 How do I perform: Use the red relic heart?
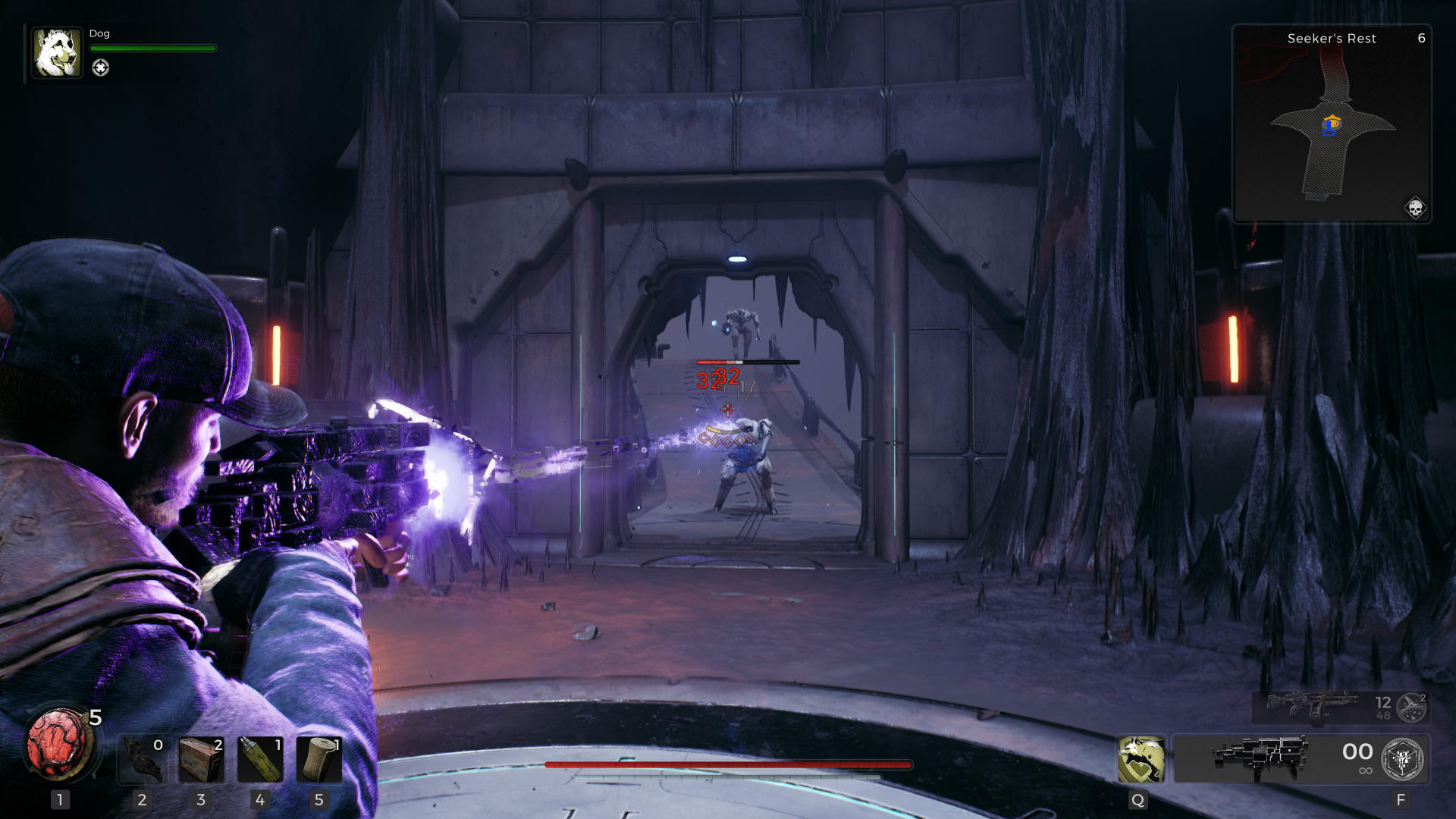[59, 743]
